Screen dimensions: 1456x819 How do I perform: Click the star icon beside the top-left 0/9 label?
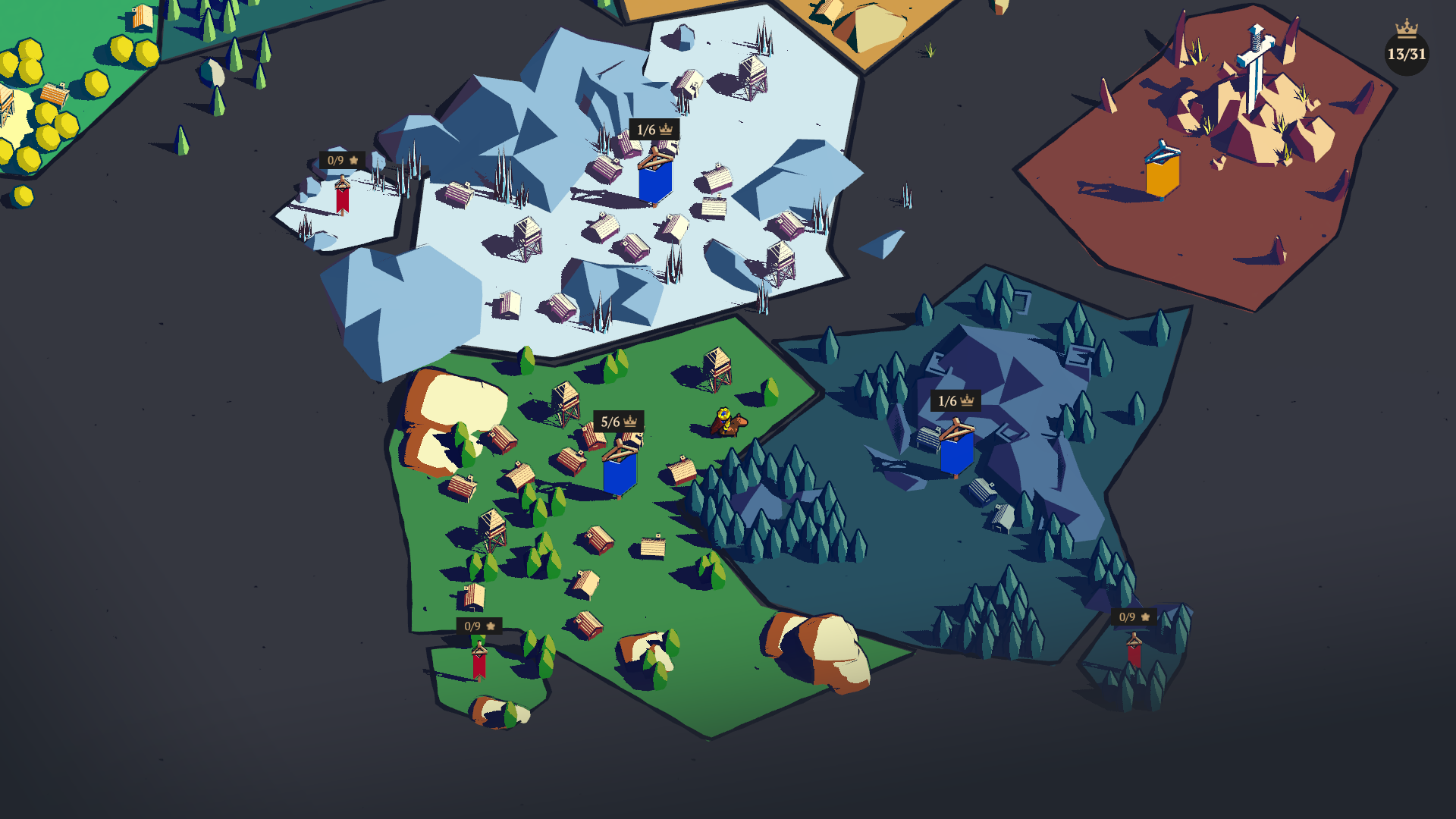click(x=354, y=160)
